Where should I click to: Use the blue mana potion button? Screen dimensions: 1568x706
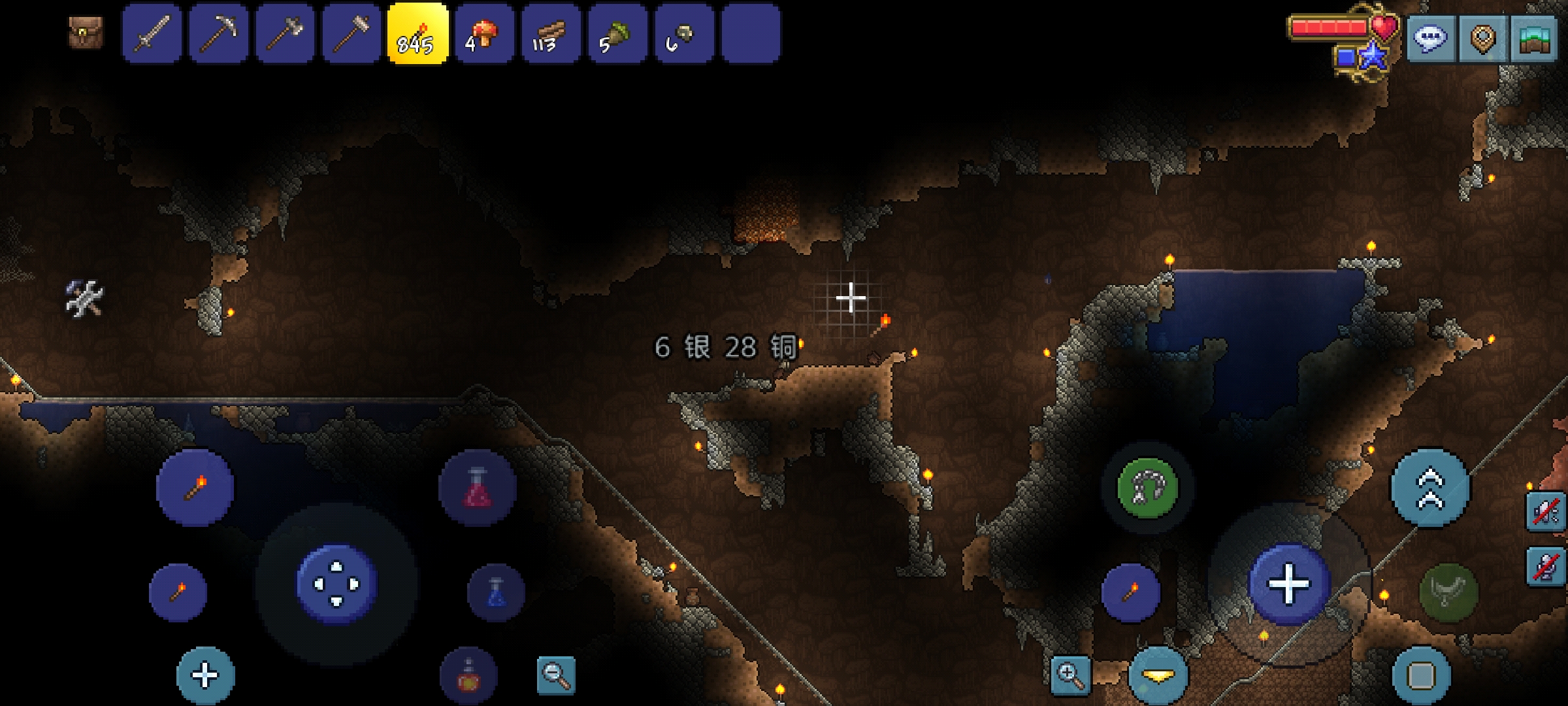pos(497,592)
